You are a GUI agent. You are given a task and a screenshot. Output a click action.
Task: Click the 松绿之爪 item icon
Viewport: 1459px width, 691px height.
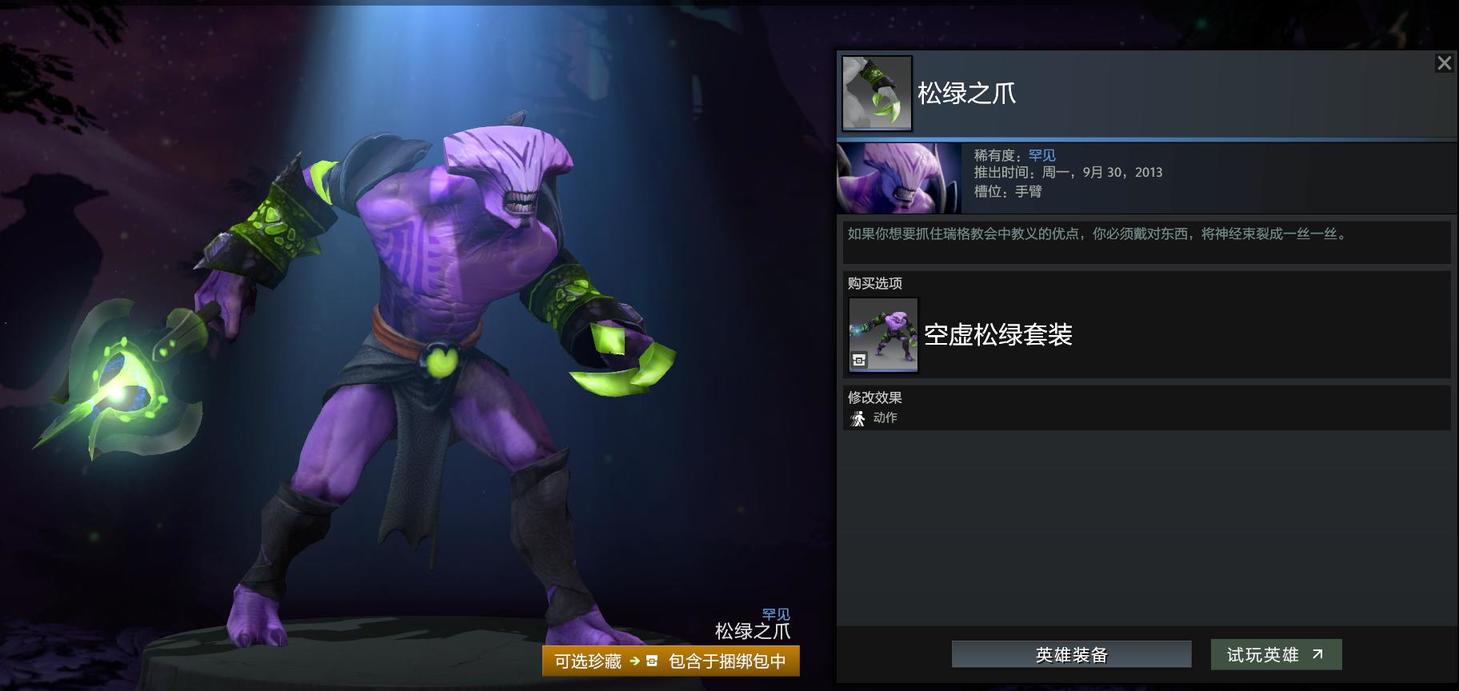[876, 94]
